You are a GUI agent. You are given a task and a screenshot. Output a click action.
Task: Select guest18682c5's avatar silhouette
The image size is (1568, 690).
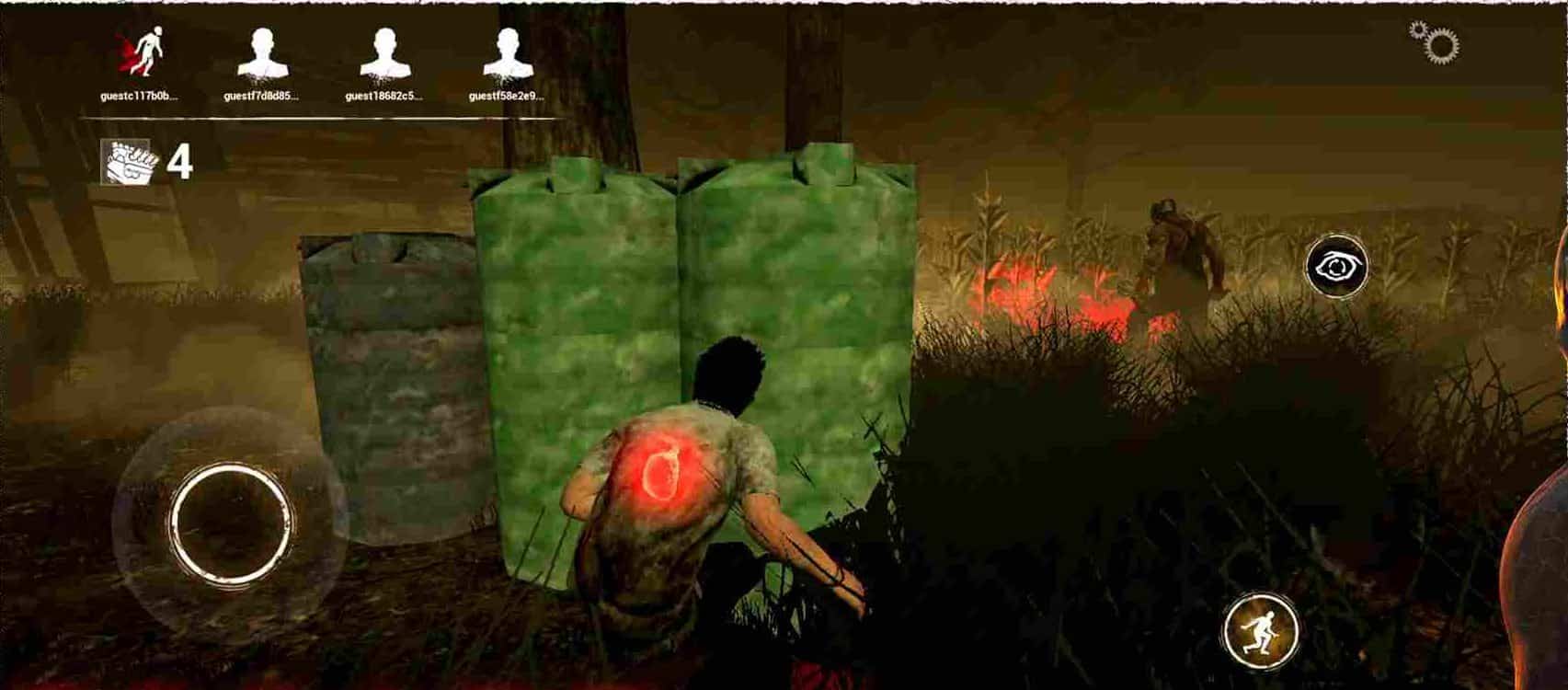point(388,53)
